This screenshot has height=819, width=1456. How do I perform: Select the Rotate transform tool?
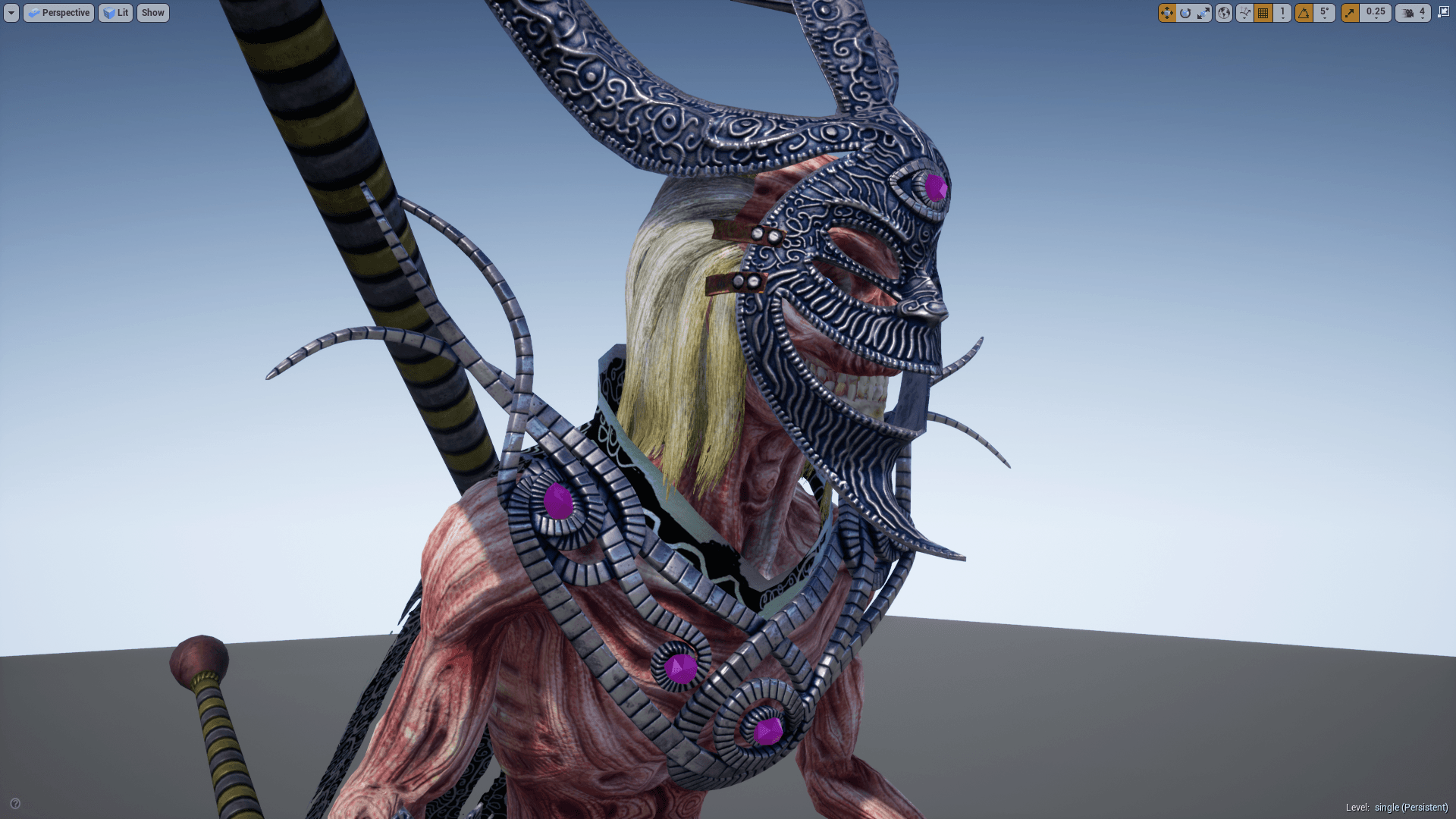point(1185,13)
